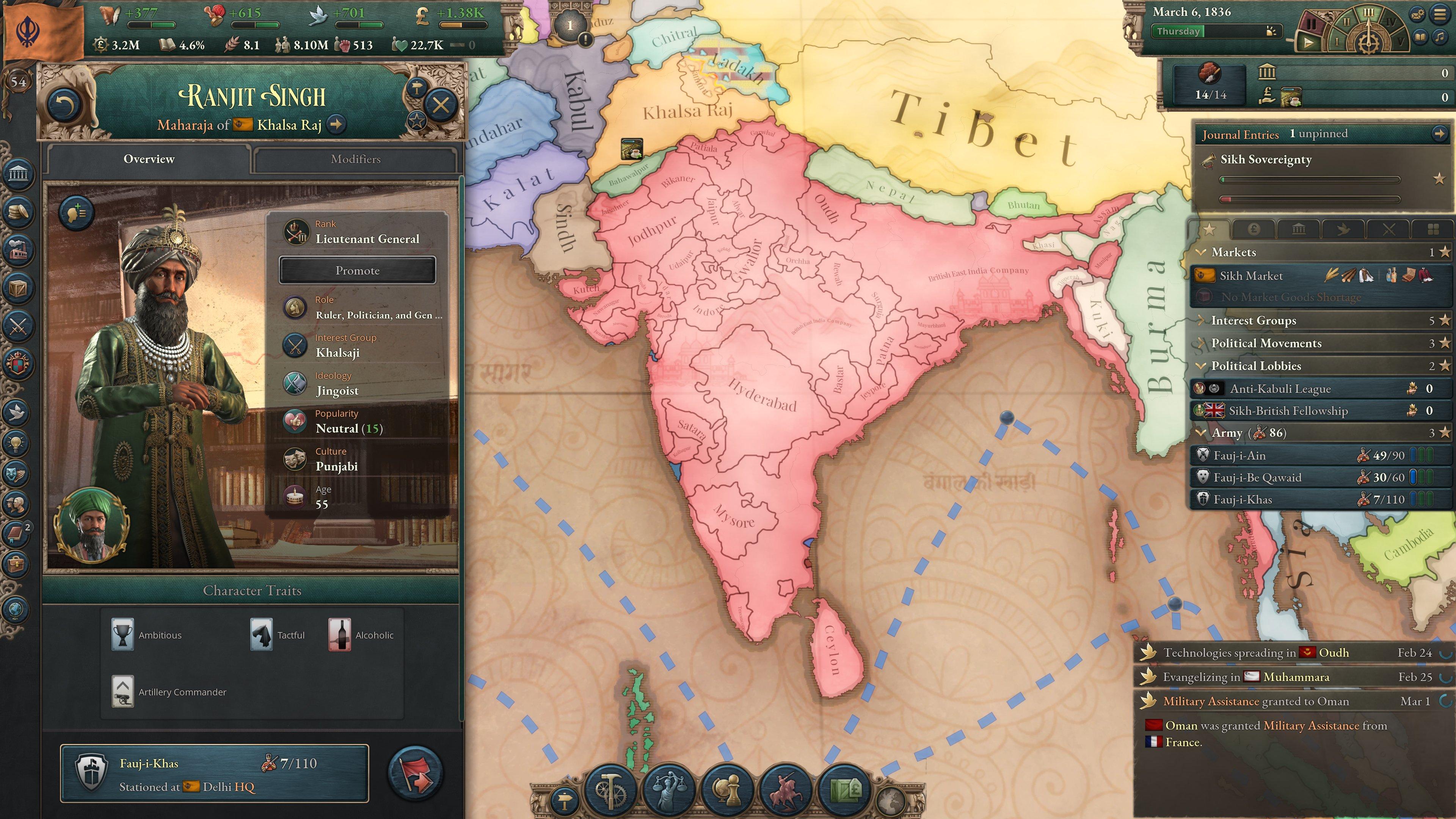Click the Sikh Sovereignty progress bar
Viewport: 1456px width, 819px height.
coord(1305,179)
